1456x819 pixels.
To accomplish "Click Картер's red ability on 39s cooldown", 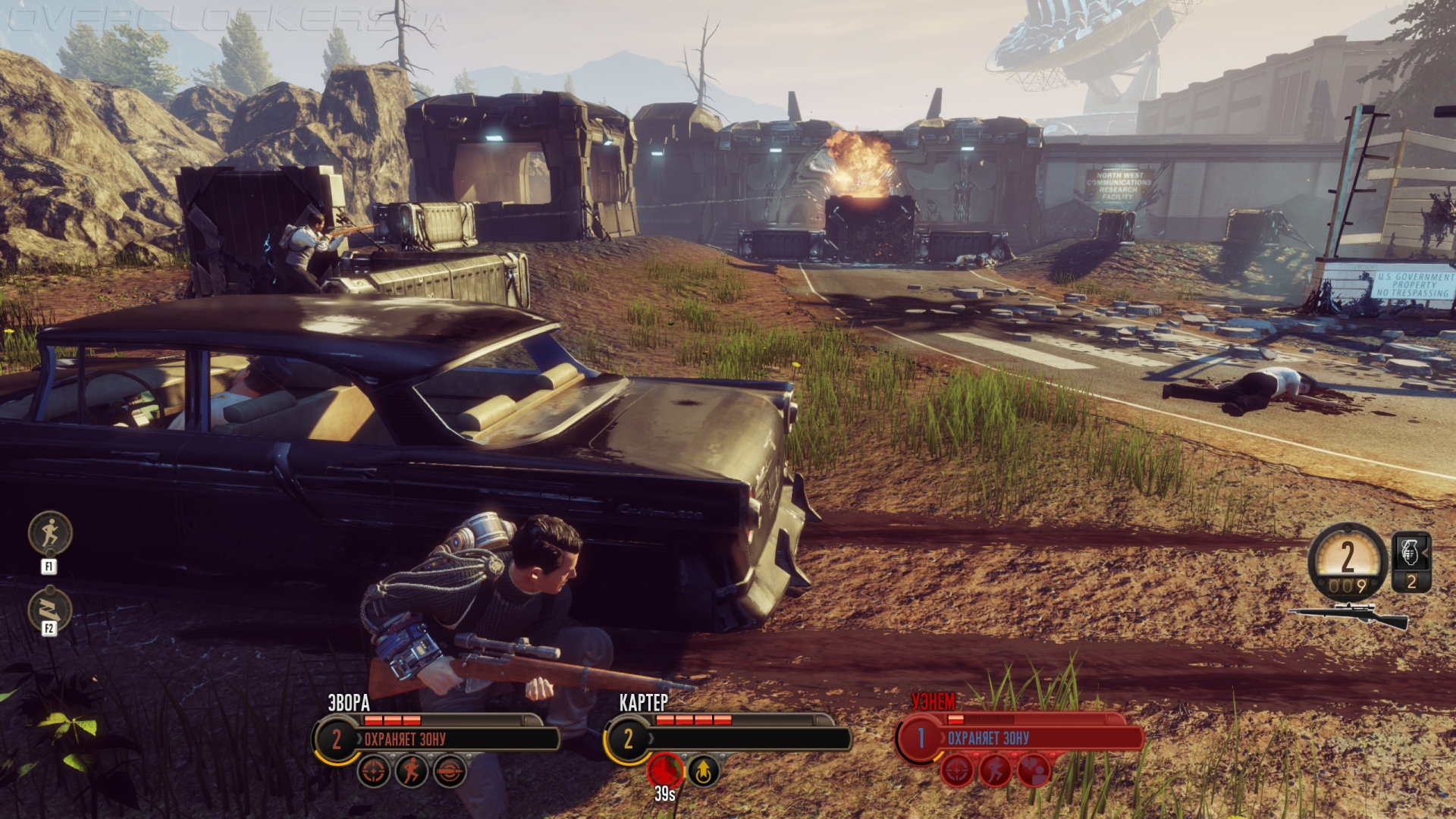I will [x=665, y=771].
